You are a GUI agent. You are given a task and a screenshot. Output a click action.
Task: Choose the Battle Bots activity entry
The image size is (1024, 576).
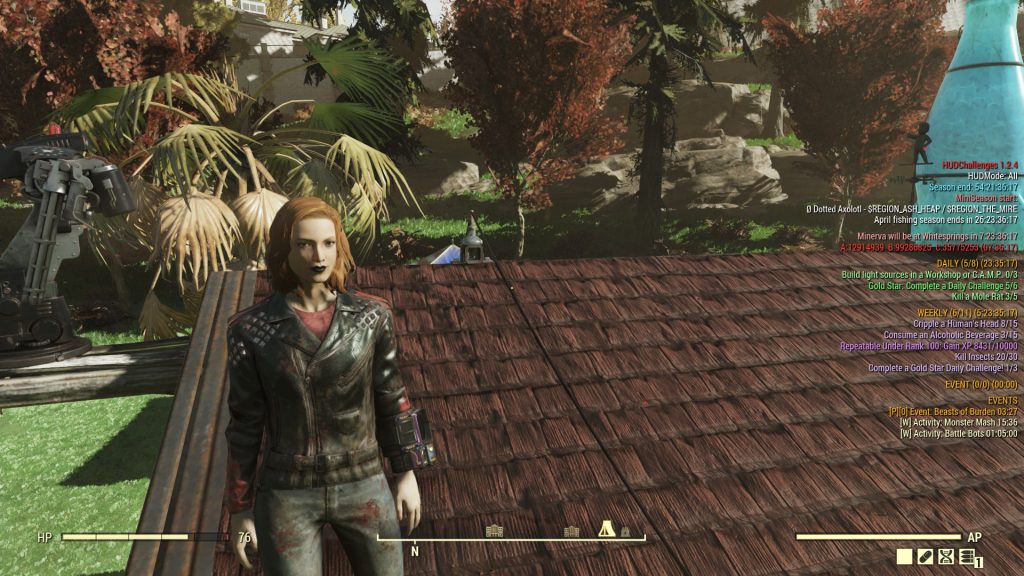click(958, 433)
